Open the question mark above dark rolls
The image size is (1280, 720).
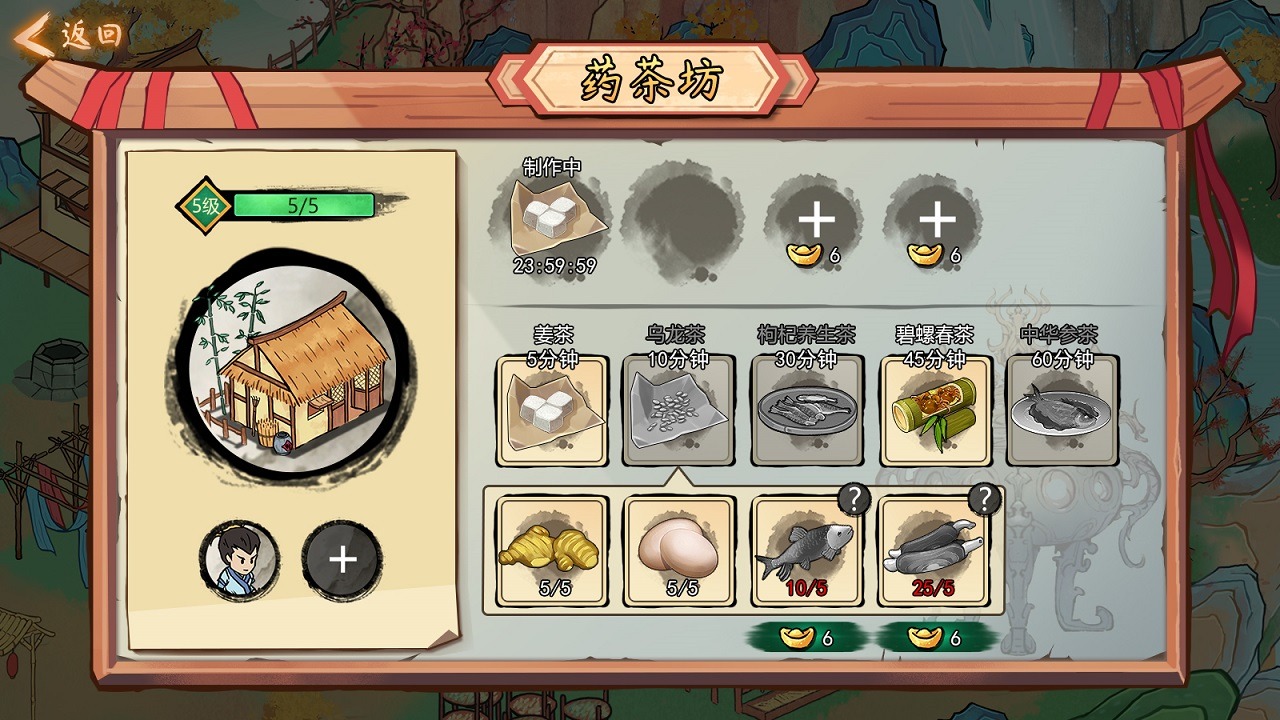pyautogui.click(x=985, y=499)
